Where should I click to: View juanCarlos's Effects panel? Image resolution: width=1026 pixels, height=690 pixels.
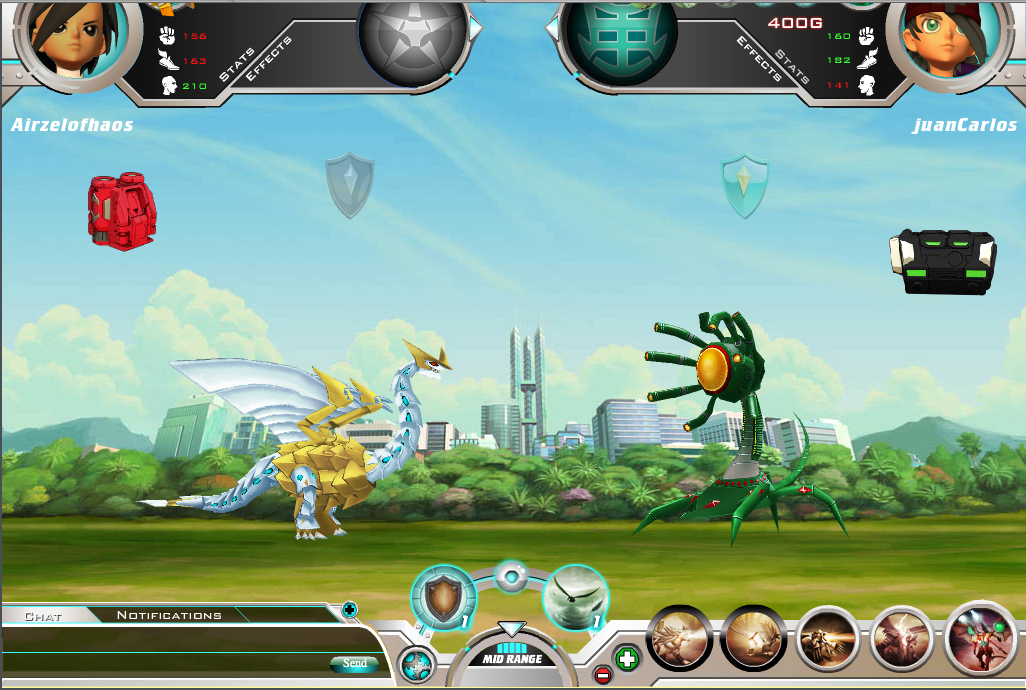pyautogui.click(x=758, y=58)
